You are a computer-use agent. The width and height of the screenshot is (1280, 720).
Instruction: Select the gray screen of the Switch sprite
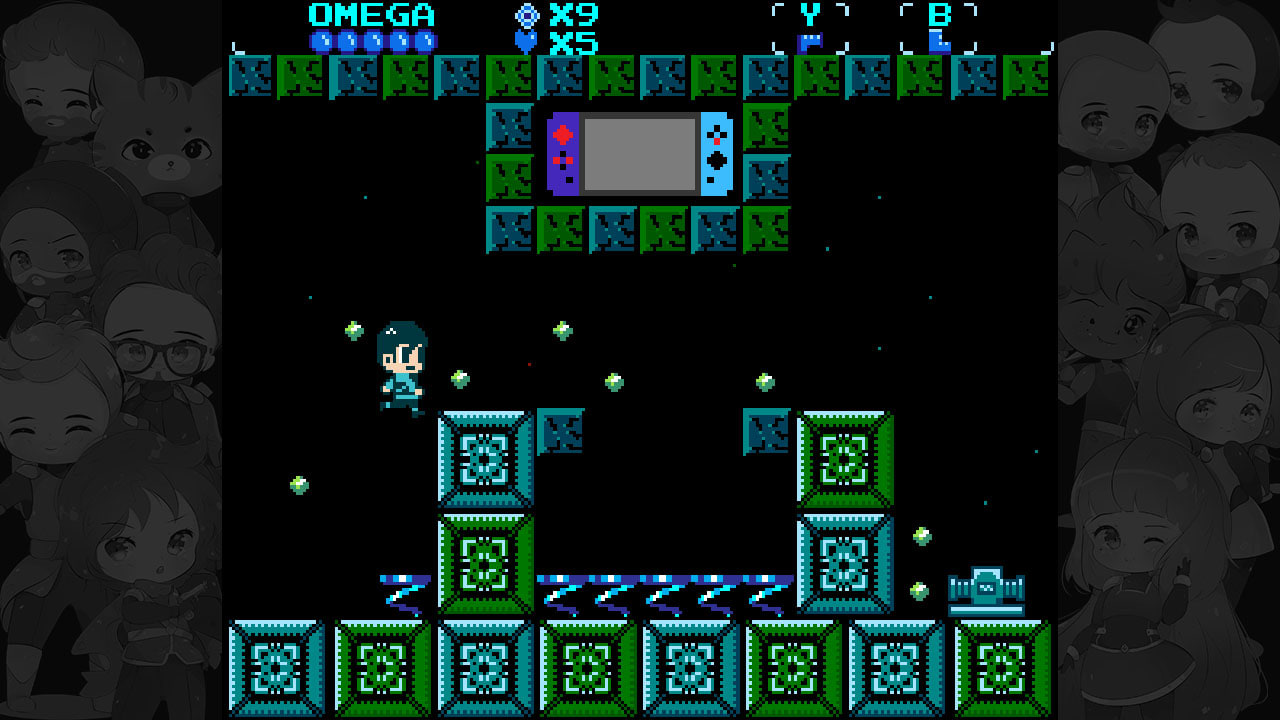(640, 153)
